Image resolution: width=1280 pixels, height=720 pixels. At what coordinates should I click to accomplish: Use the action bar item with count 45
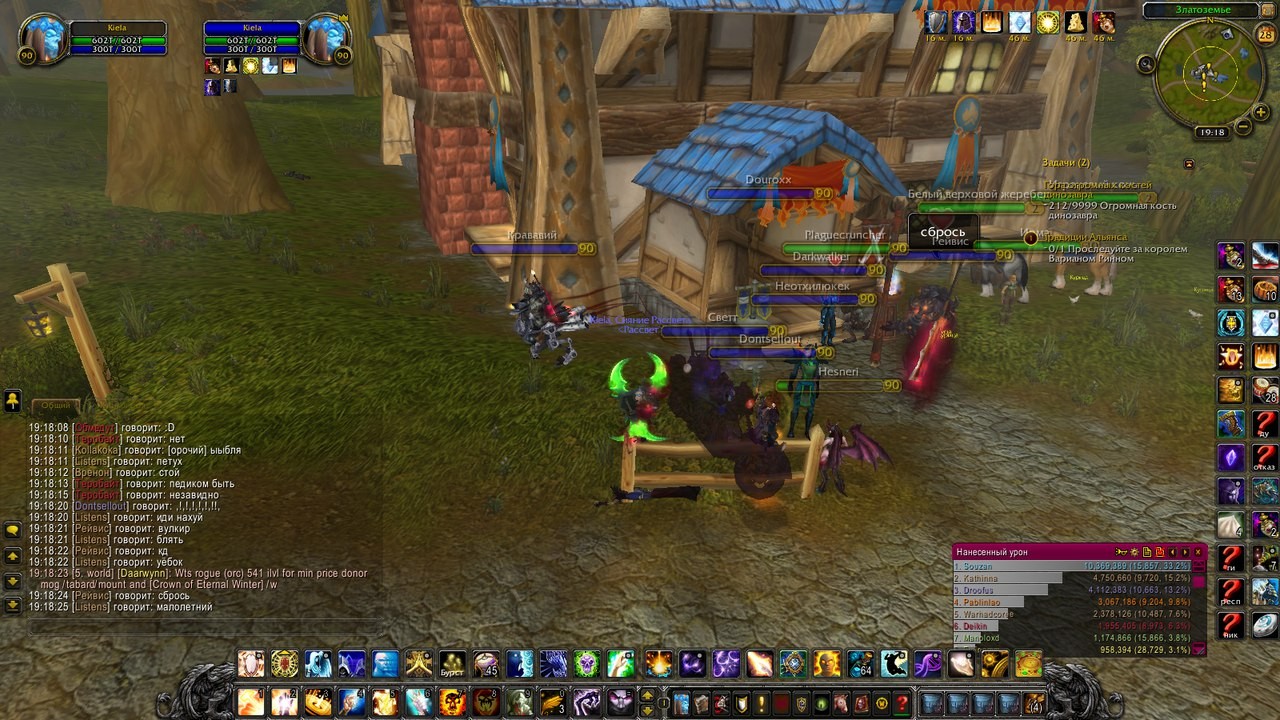[486, 663]
